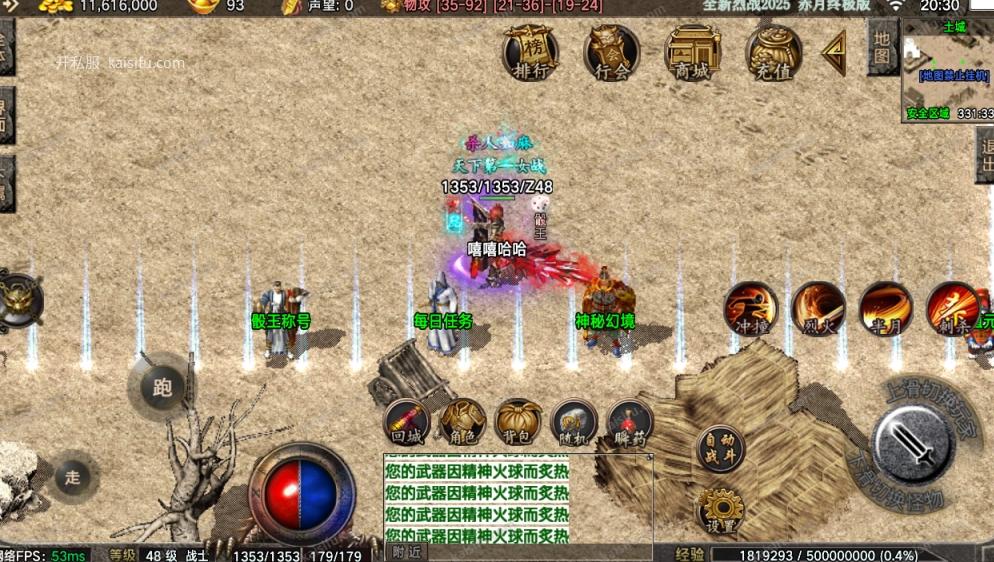This screenshot has width=994, height=562.
Task: Activate the 冲撞 charge skill
Action: [x=751, y=307]
